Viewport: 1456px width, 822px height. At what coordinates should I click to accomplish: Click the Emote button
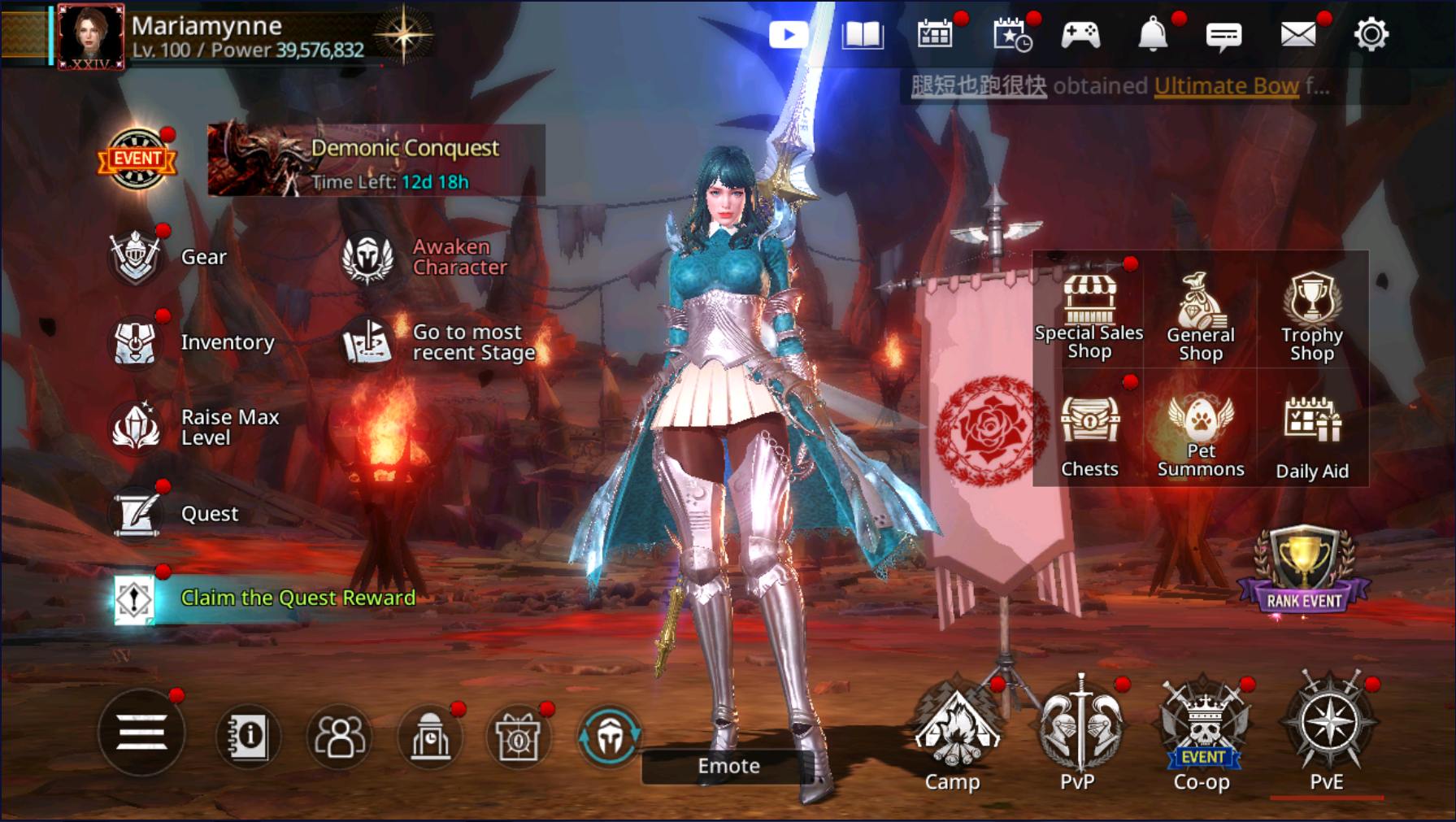pos(728,766)
